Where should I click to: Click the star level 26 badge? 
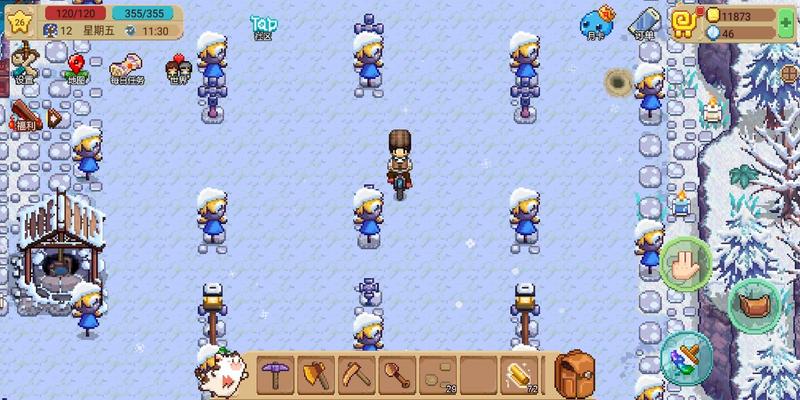click(20, 21)
